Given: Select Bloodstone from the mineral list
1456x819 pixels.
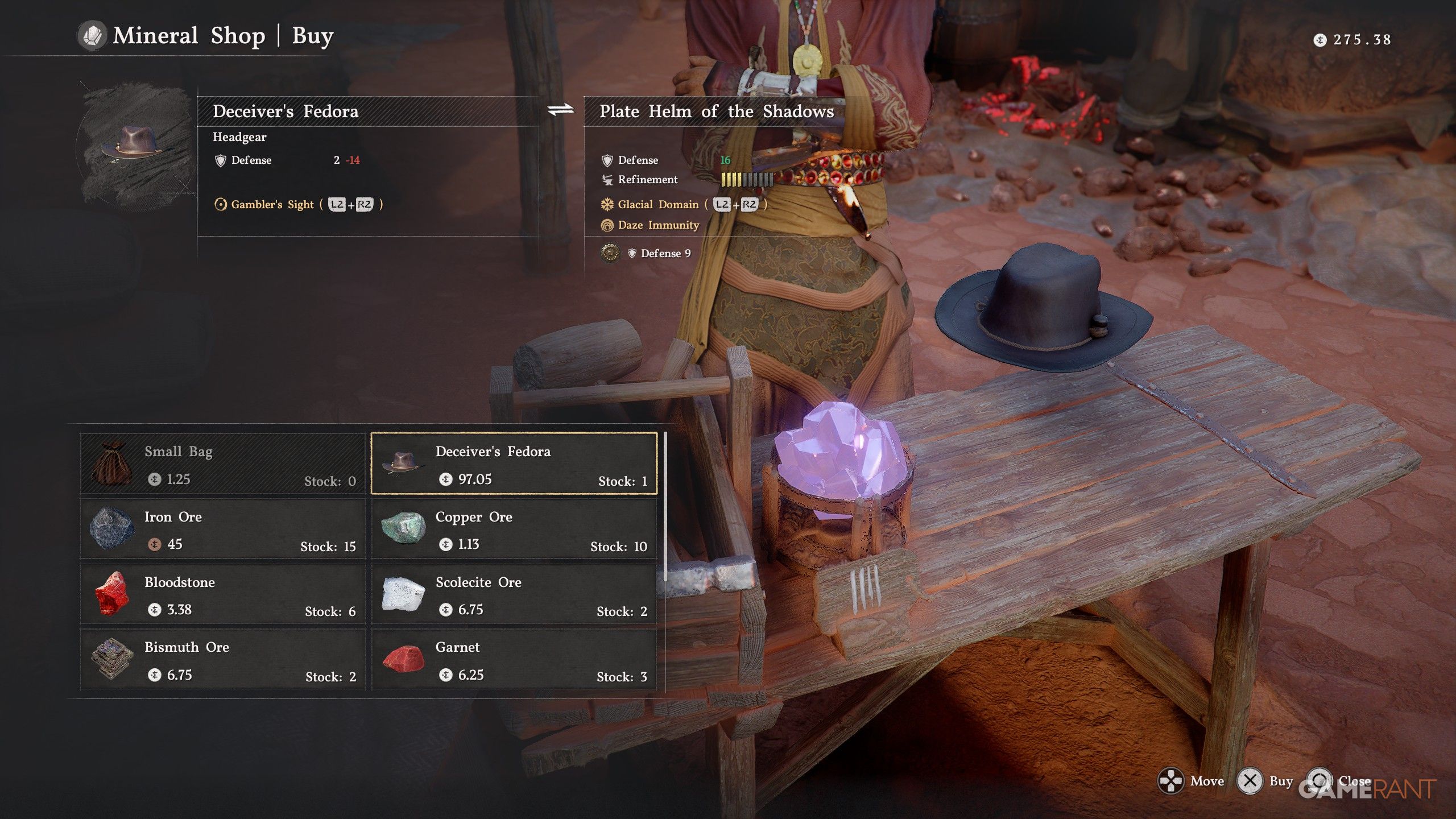Looking at the screenshot, I should pyautogui.click(x=222, y=595).
